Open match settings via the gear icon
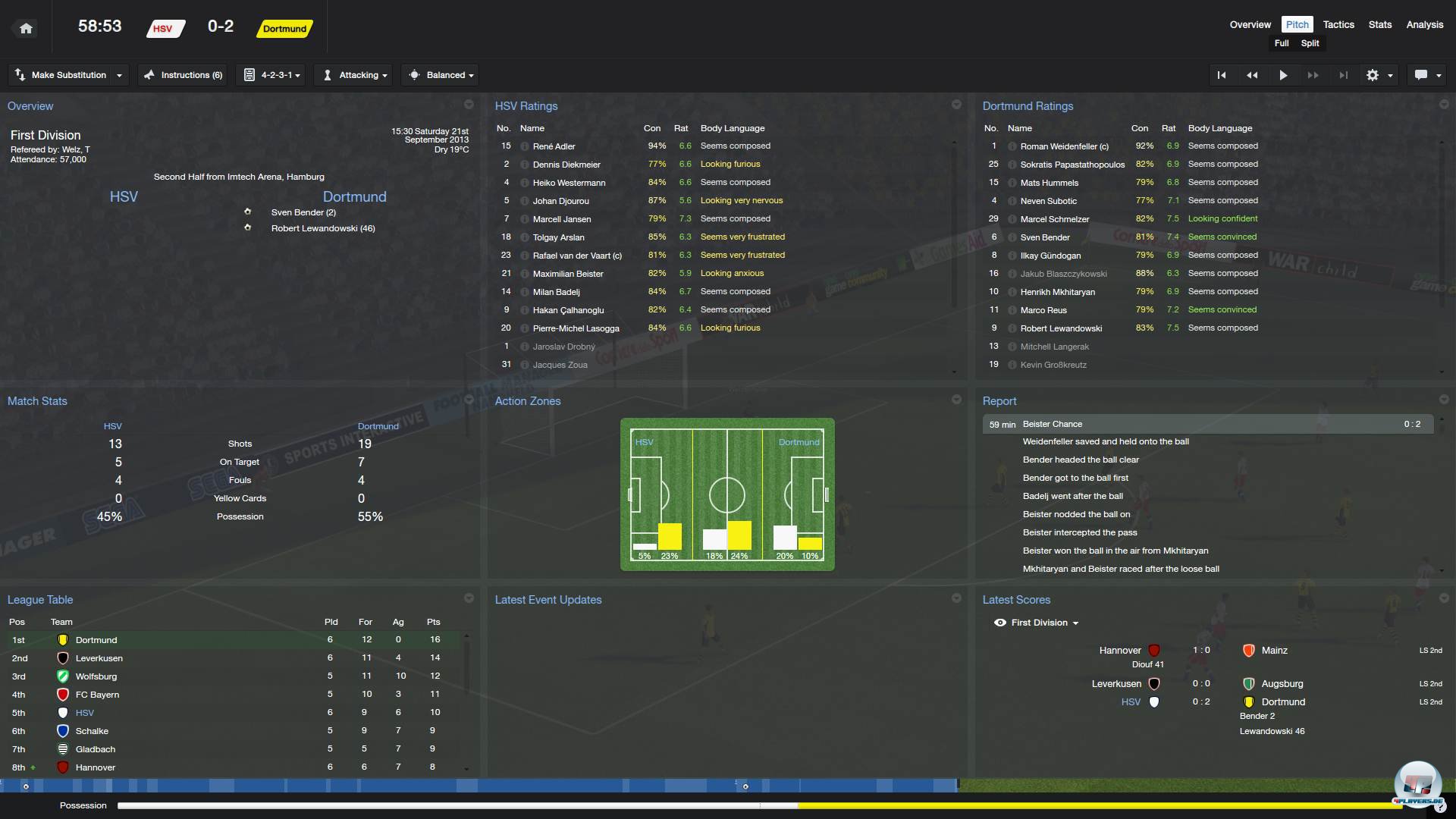This screenshot has width=1456, height=819. (1373, 74)
